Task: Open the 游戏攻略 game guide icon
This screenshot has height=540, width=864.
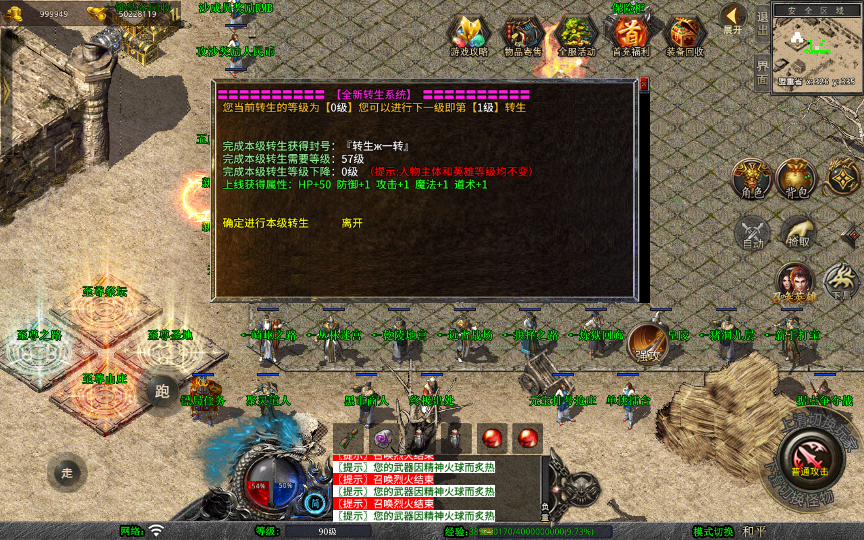Action: click(469, 33)
